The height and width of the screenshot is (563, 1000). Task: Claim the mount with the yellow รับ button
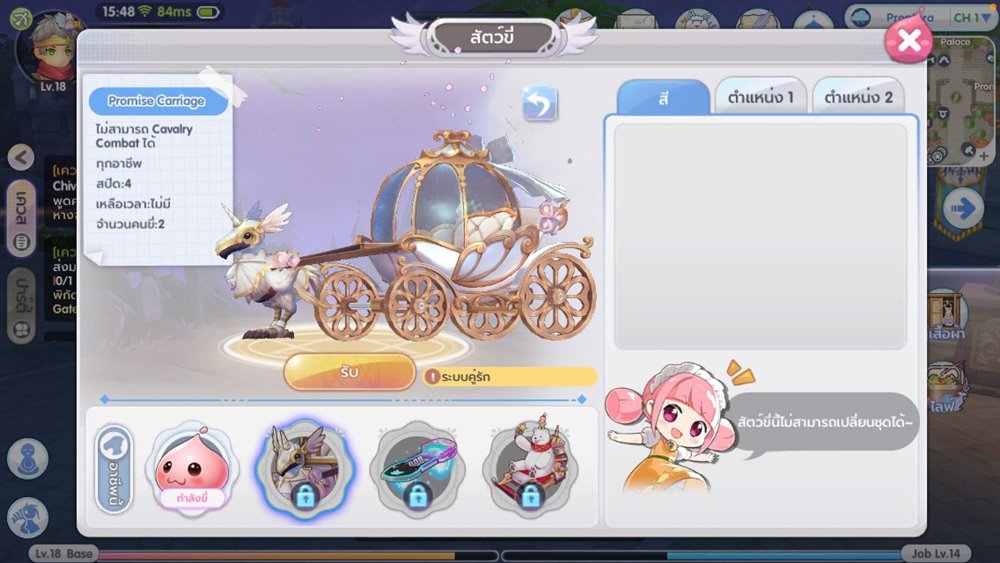tap(349, 373)
